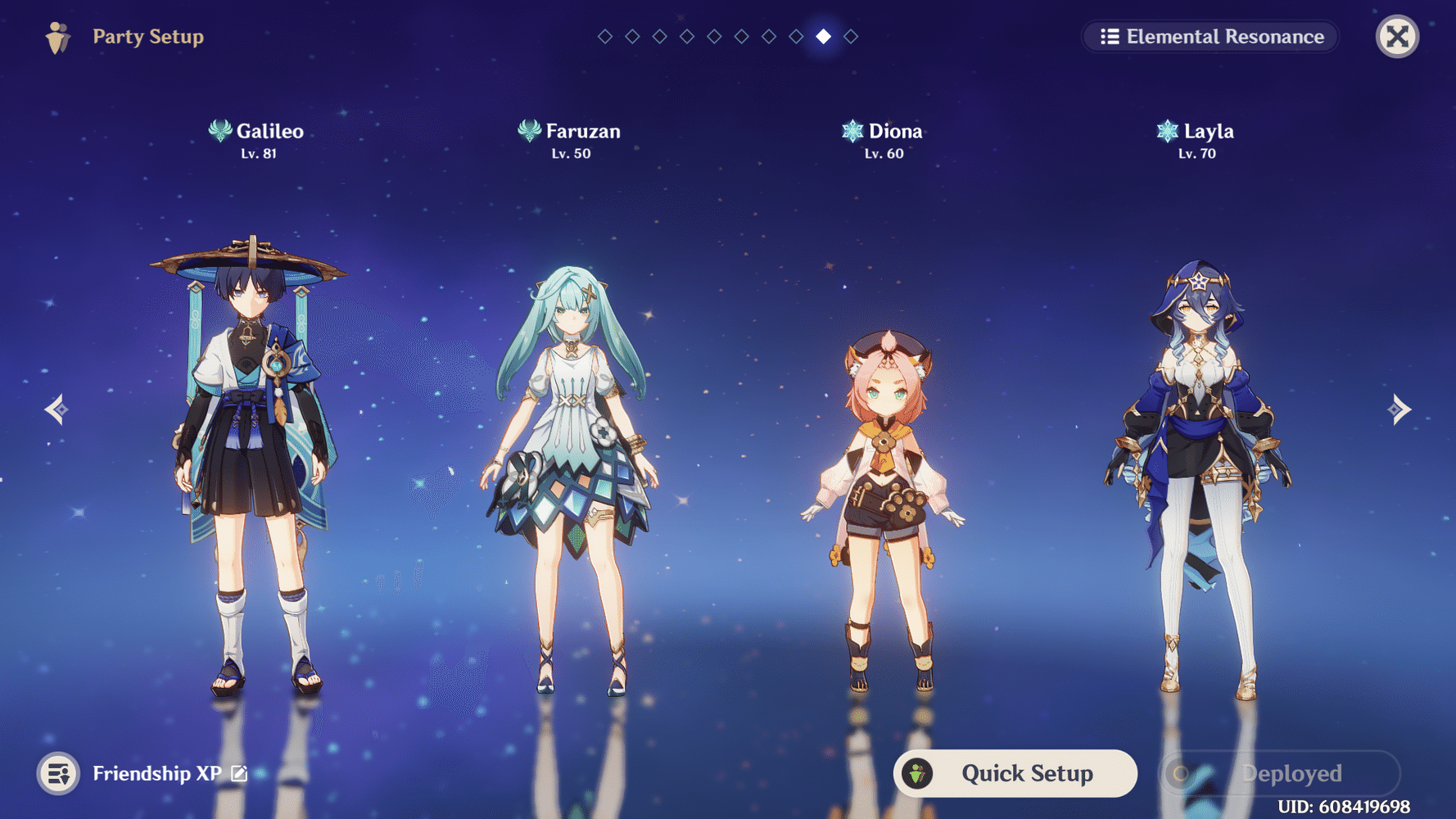Open the Elemental Resonance panel
The image size is (1456, 819).
(x=1210, y=36)
